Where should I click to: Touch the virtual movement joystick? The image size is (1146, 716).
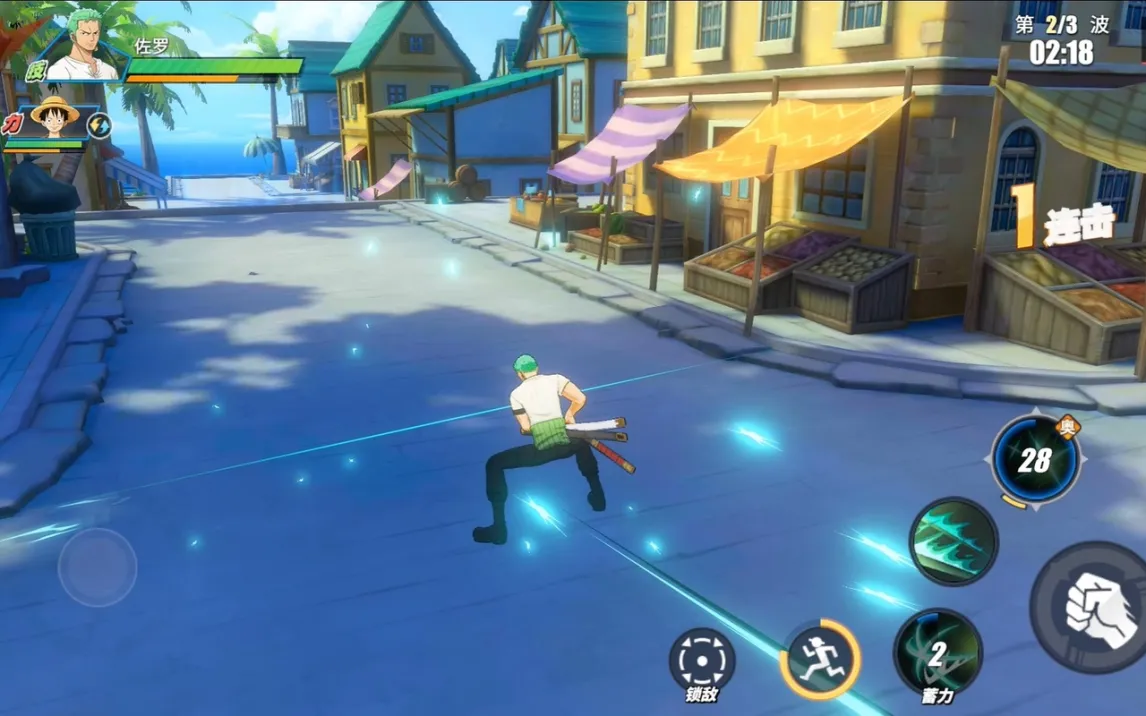point(97,567)
